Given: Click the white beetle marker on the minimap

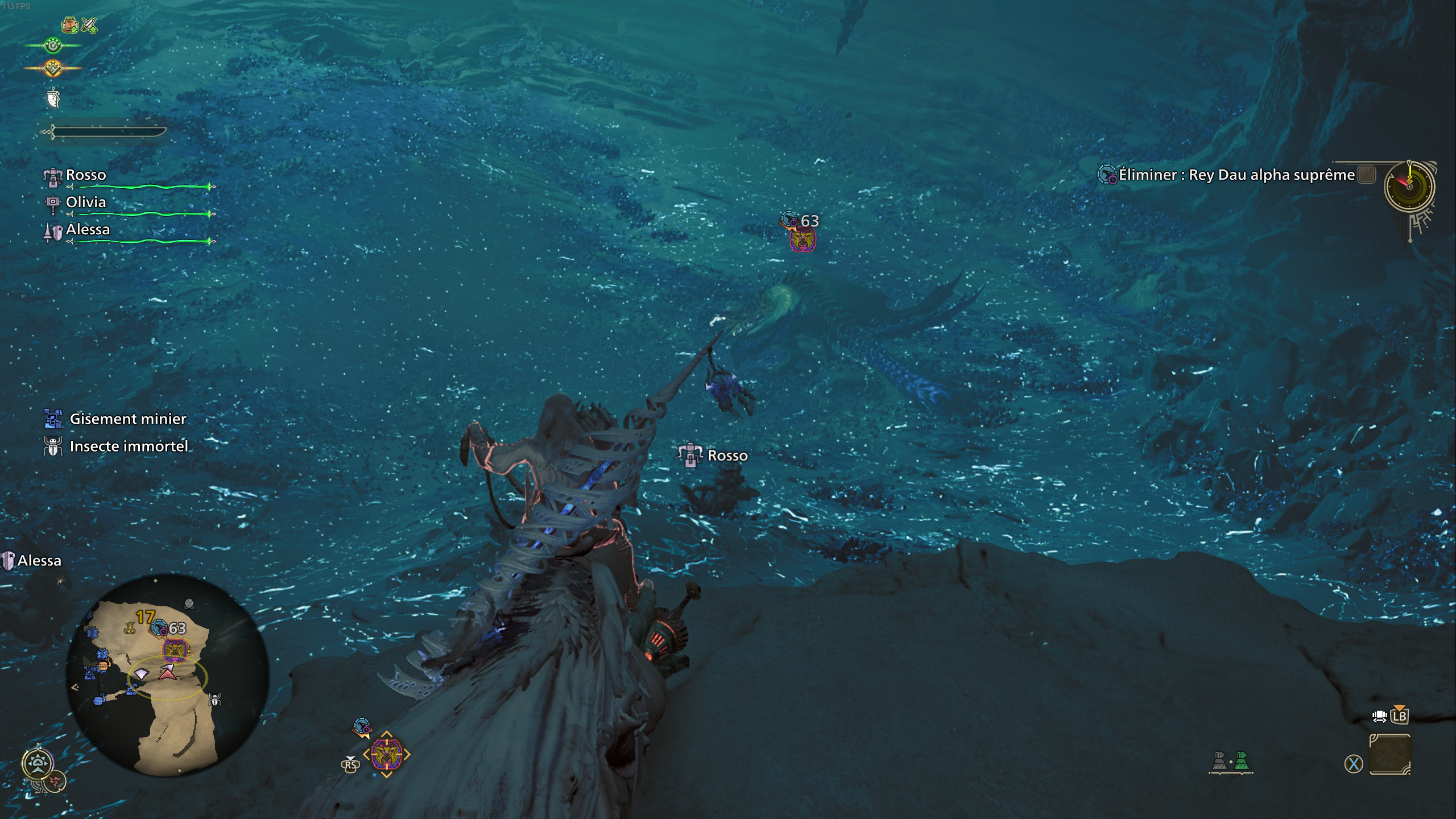Looking at the screenshot, I should [x=214, y=700].
